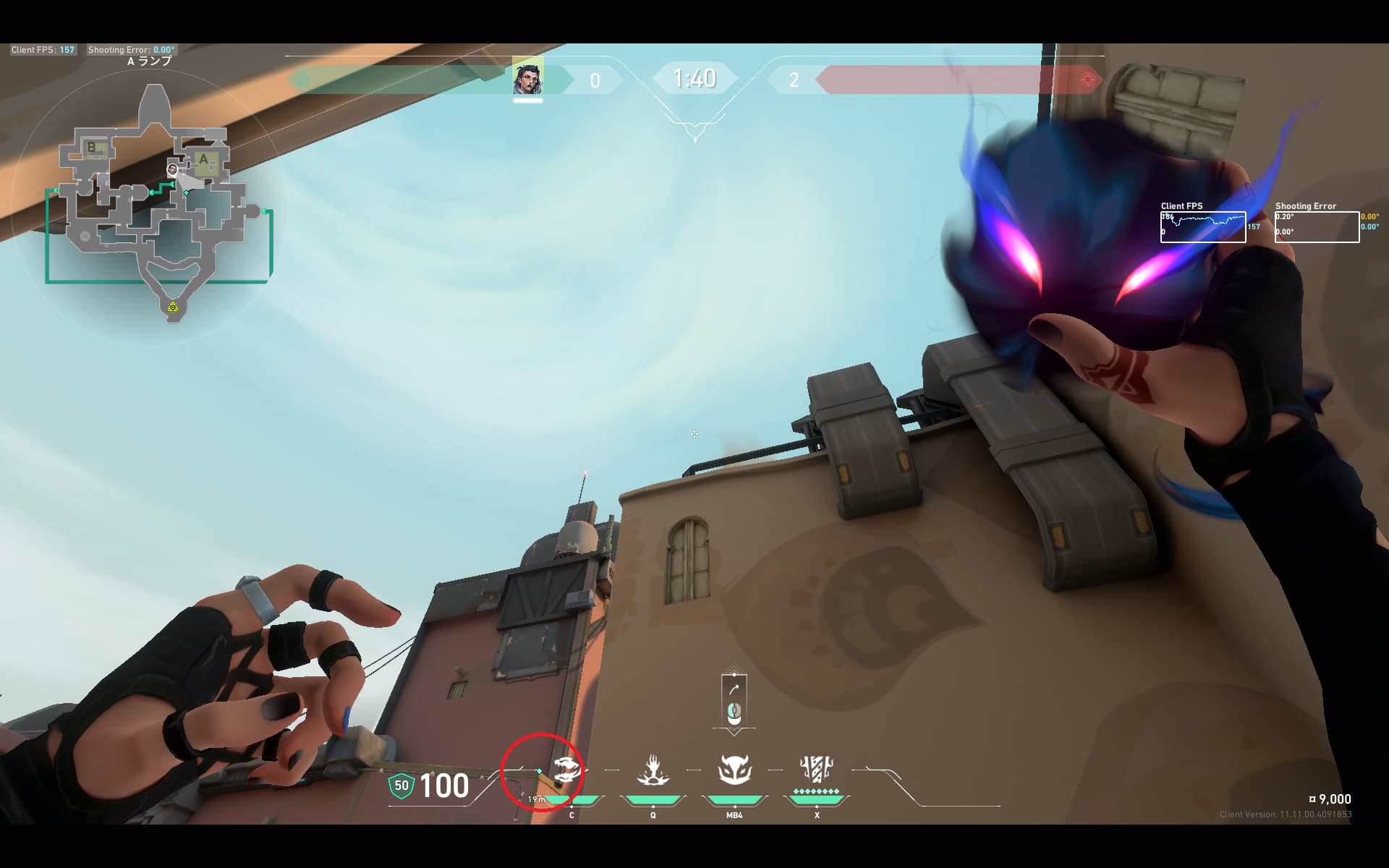This screenshot has height=868, width=1389.
Task: Trigger the Nightfall ultimate icon
Action: (816, 770)
